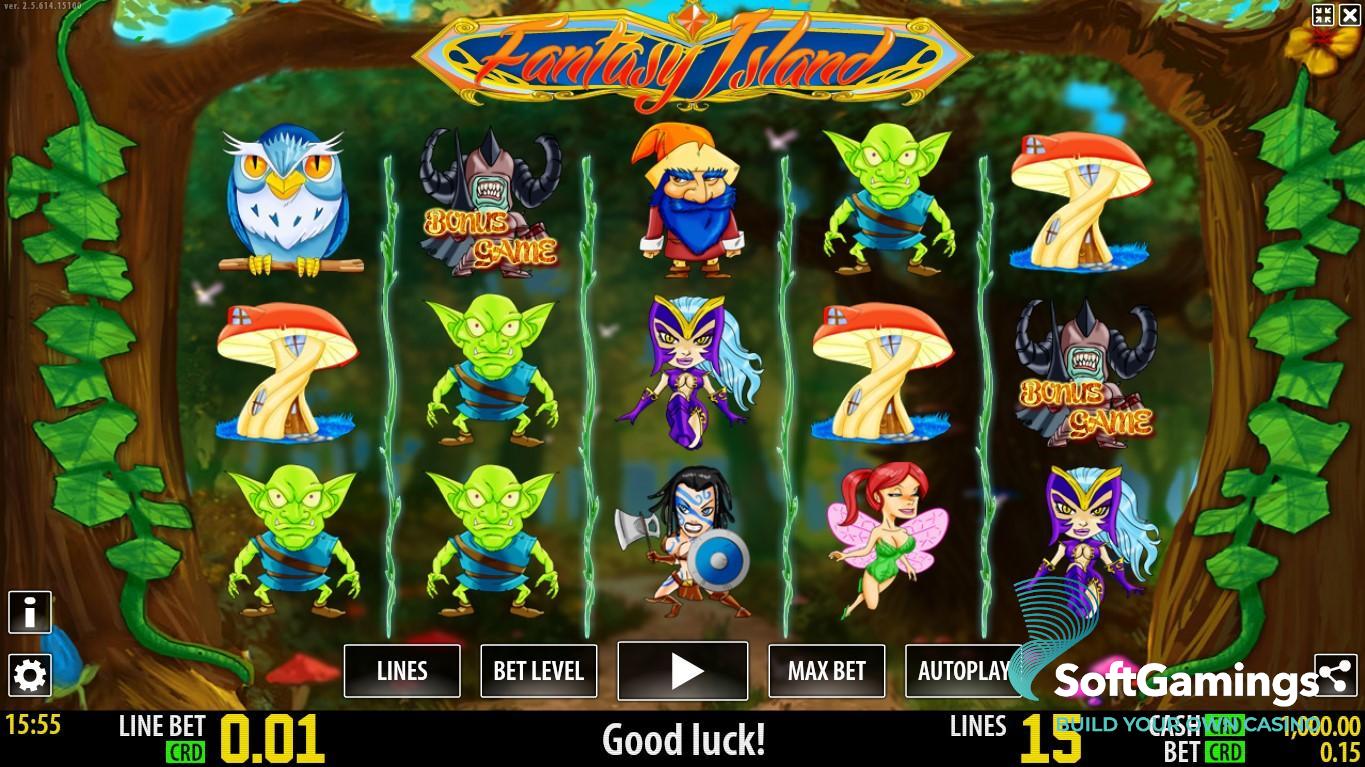The height and width of the screenshot is (767, 1365).
Task: Open the info paytable
Action: pyautogui.click(x=30, y=612)
